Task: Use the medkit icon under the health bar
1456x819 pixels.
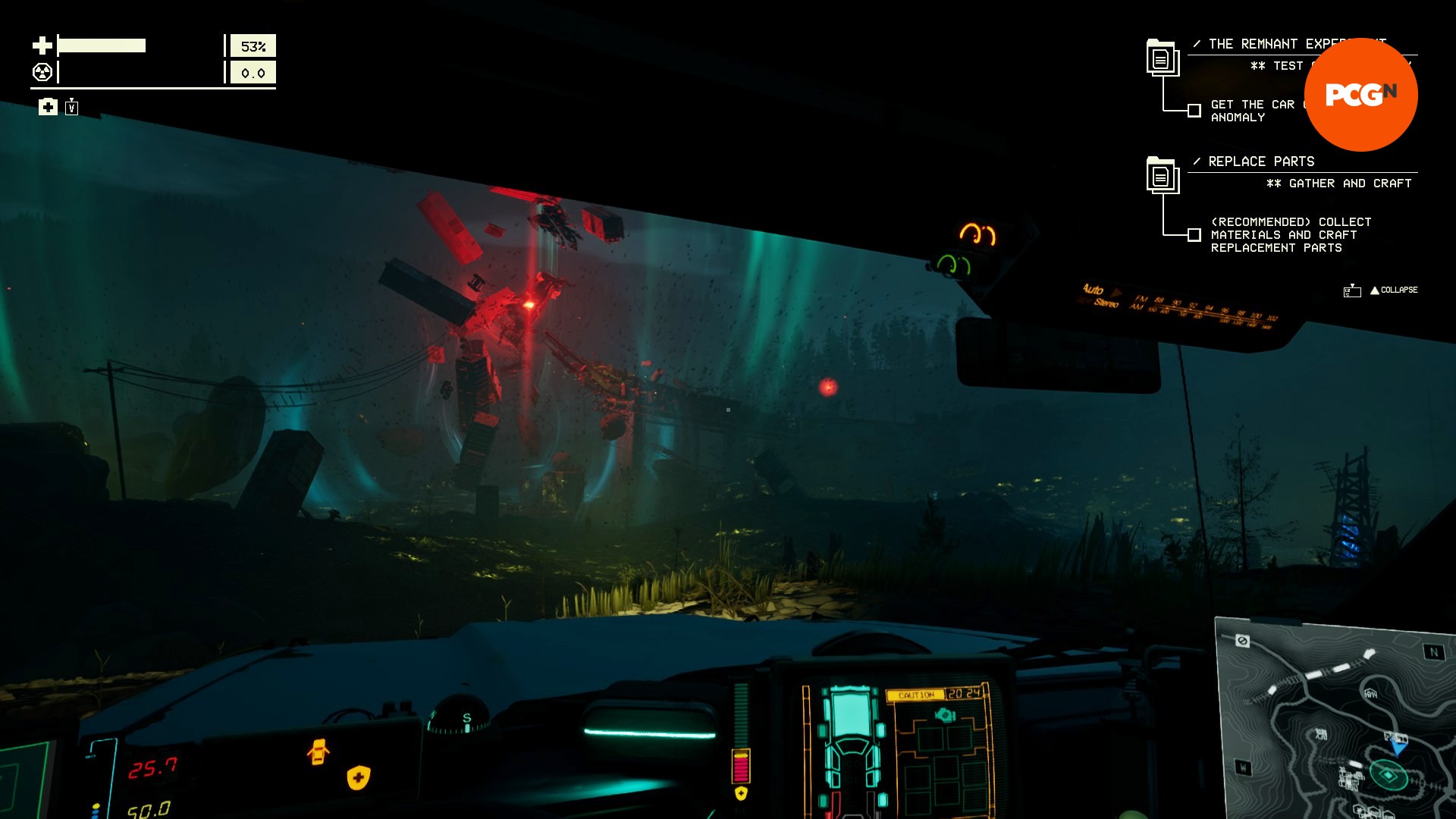Action: 48,107
